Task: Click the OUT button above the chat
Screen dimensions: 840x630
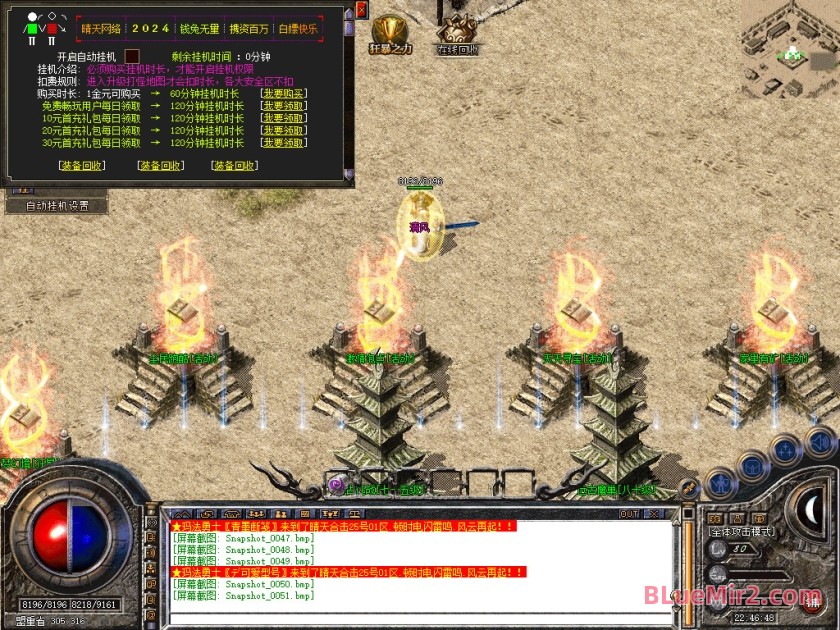Action: coord(628,514)
